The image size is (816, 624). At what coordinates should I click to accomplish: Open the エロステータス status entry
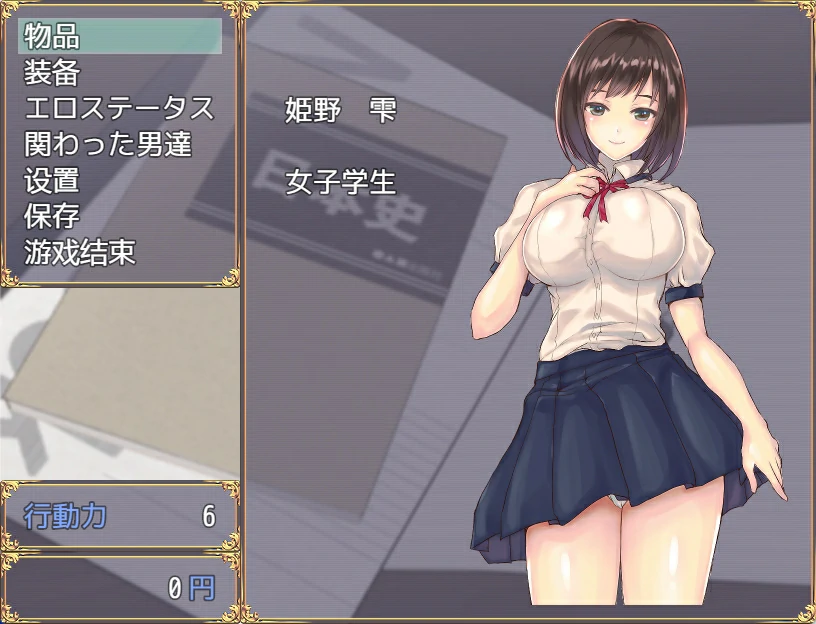point(118,109)
